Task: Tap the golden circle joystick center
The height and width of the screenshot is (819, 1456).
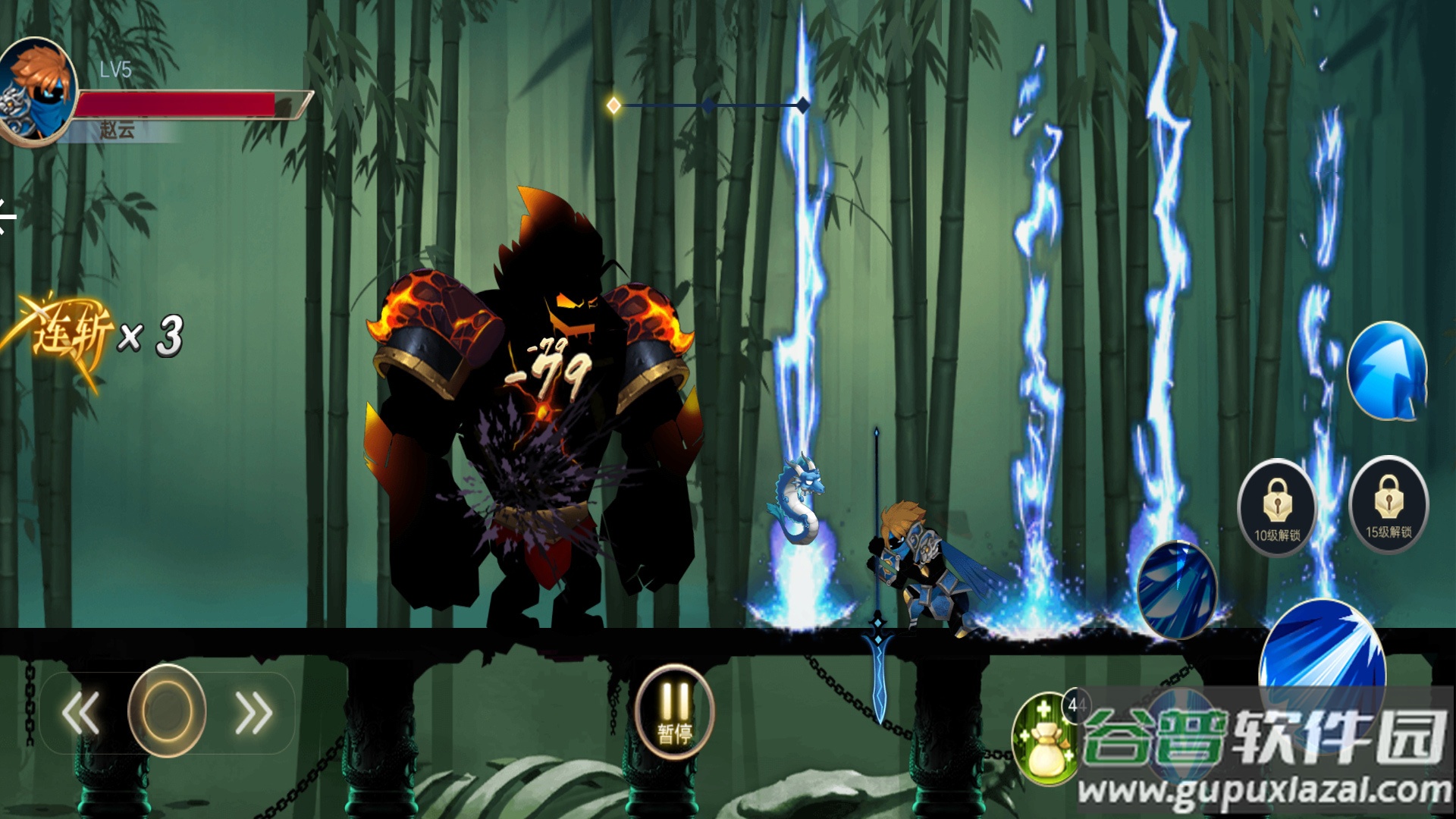Action: (167, 711)
